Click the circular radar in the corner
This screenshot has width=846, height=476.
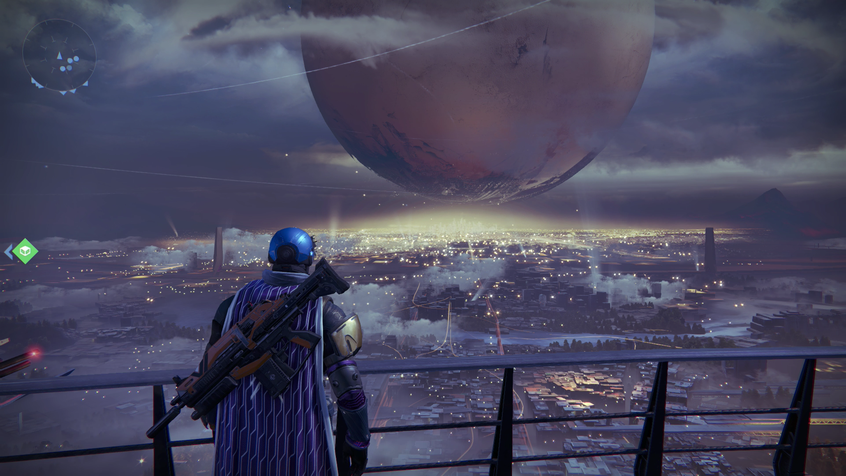click(x=59, y=55)
